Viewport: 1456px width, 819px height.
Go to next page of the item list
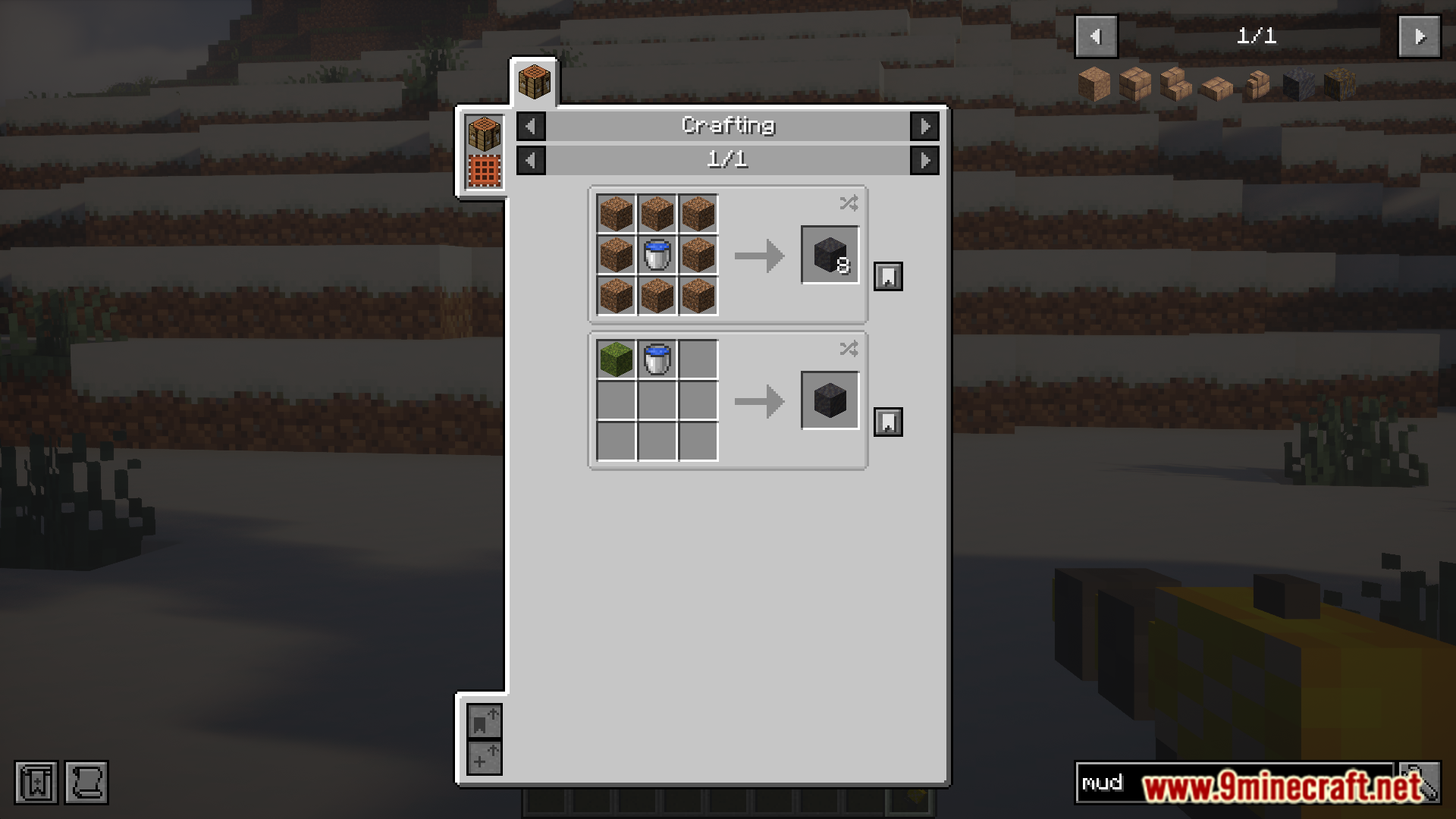1419,36
